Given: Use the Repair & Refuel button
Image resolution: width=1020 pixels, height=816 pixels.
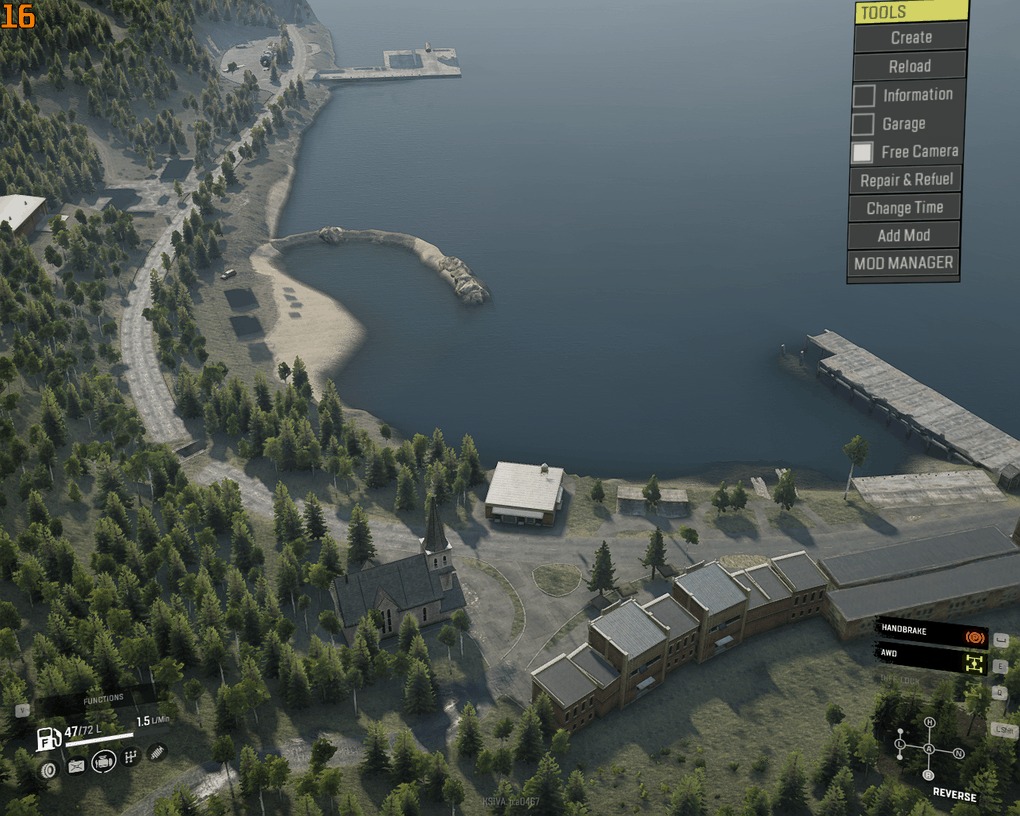Looking at the screenshot, I should tap(905, 180).
